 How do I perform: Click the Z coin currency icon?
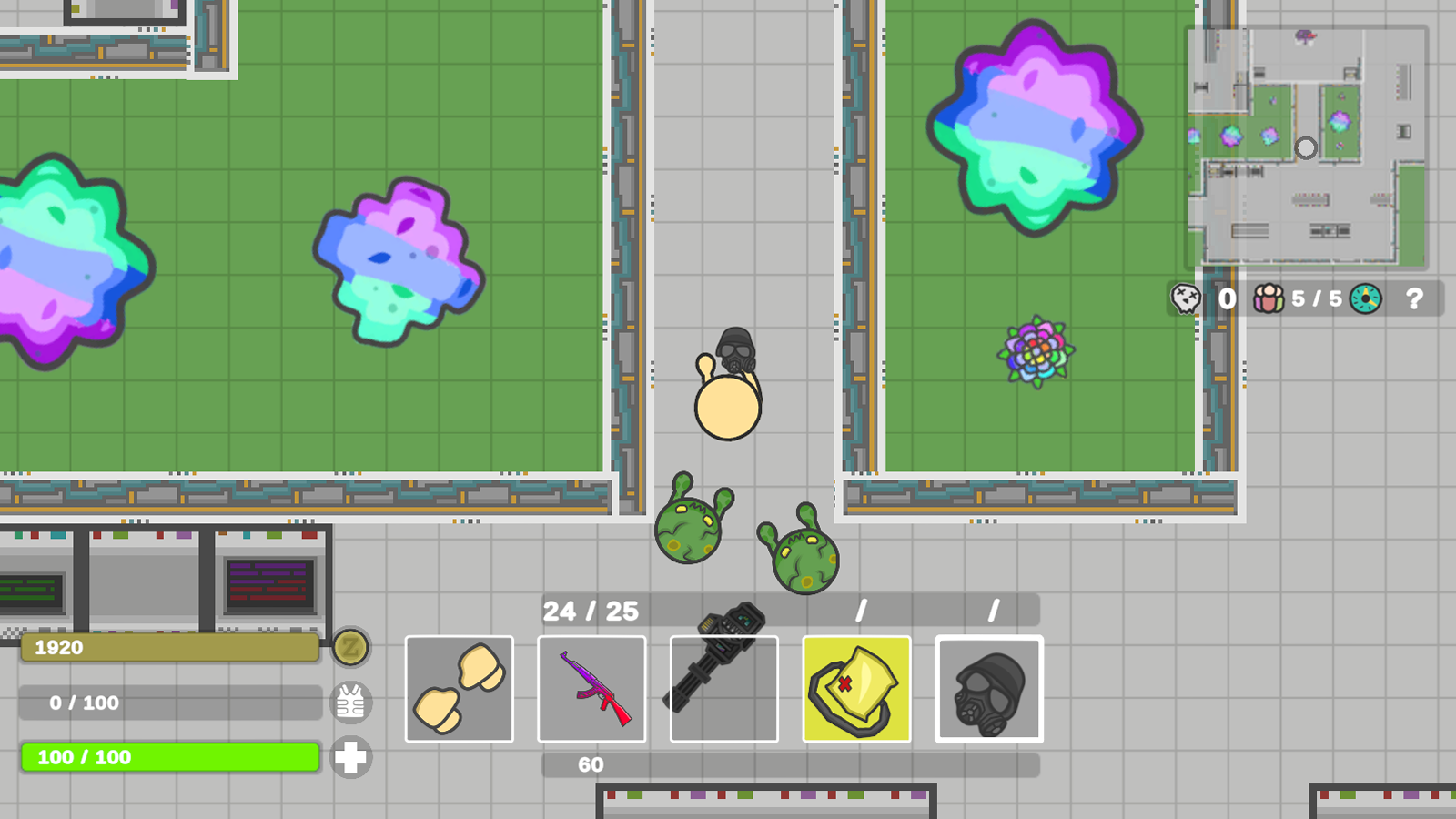coord(351,648)
